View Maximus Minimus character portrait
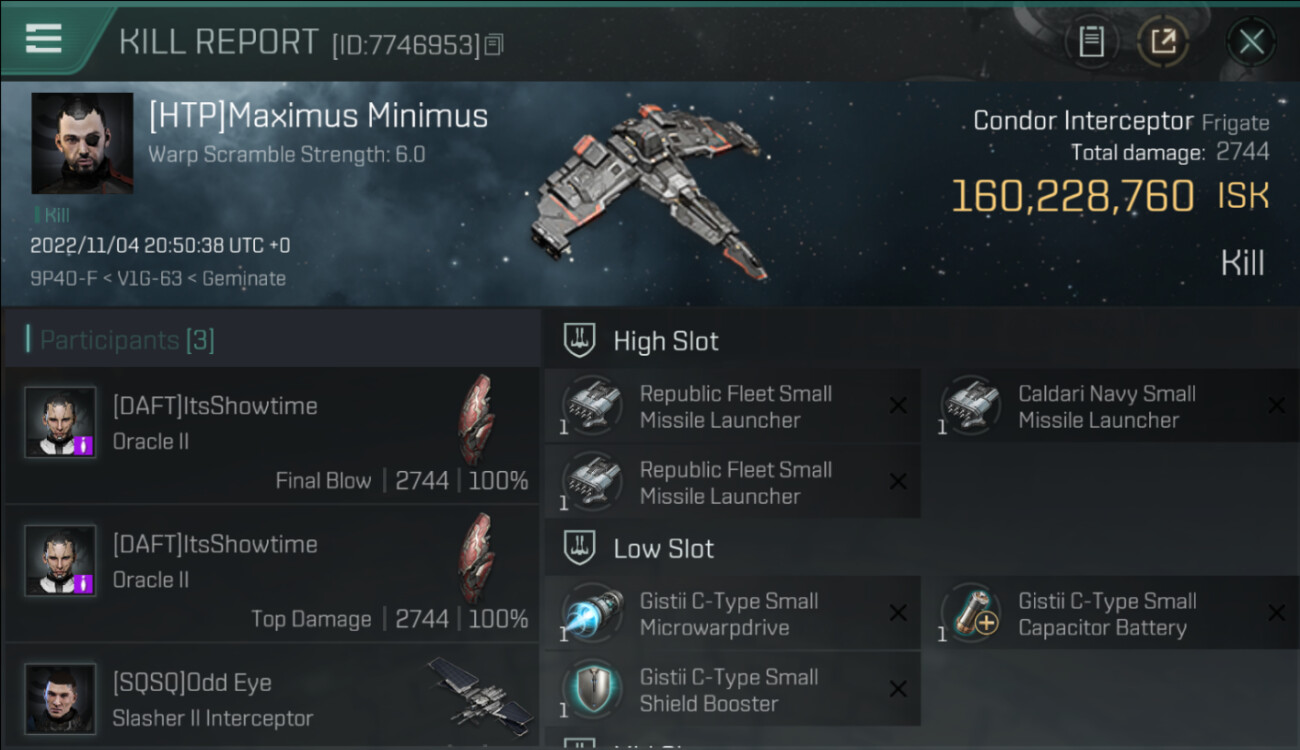Screen dimensions: 1300x750 point(82,143)
